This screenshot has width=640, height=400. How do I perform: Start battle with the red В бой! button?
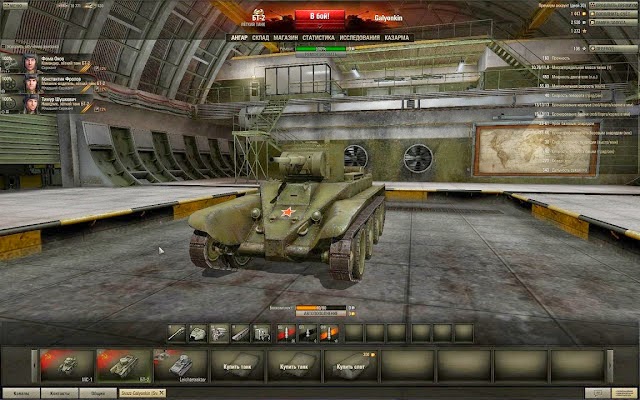319,17
